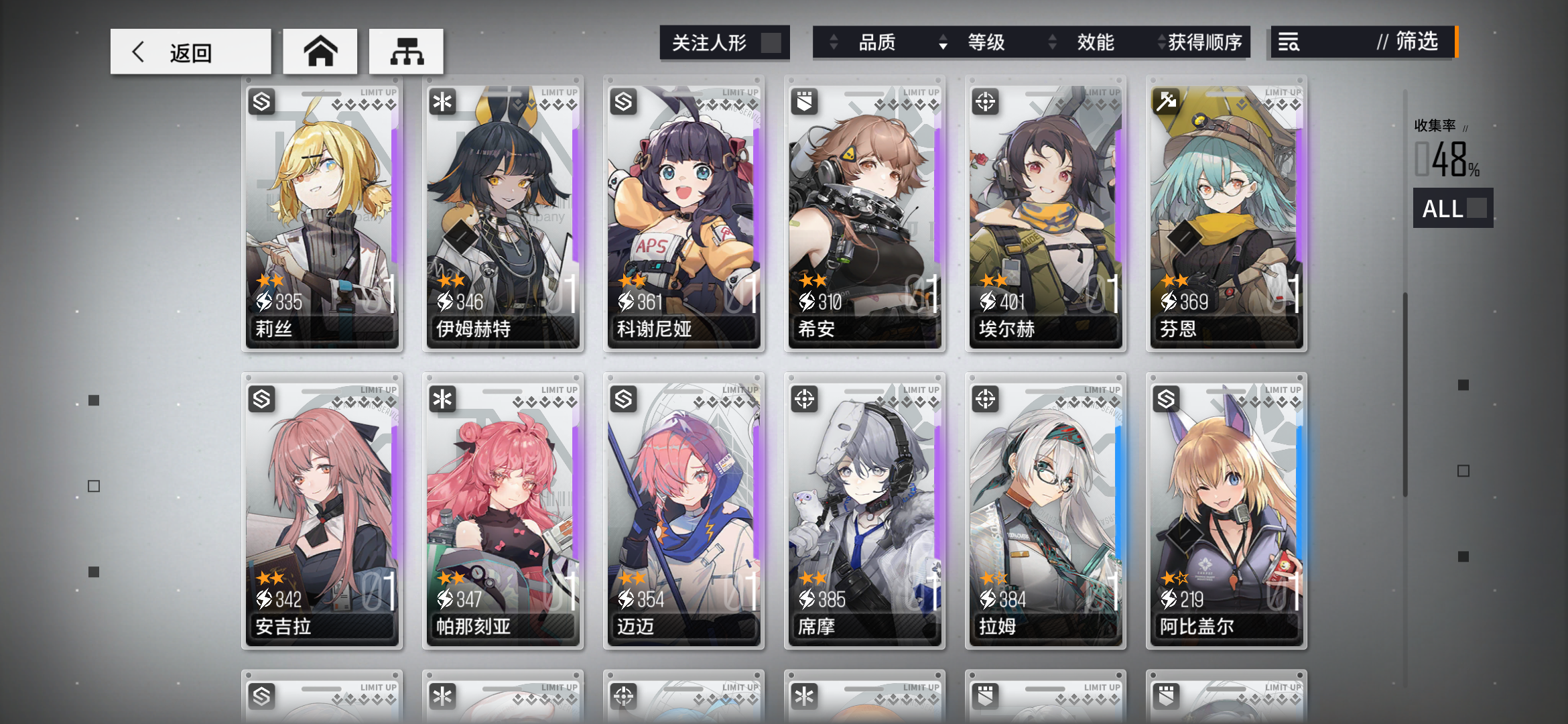
Task: Select 拉姆's character card
Action: (1045, 509)
